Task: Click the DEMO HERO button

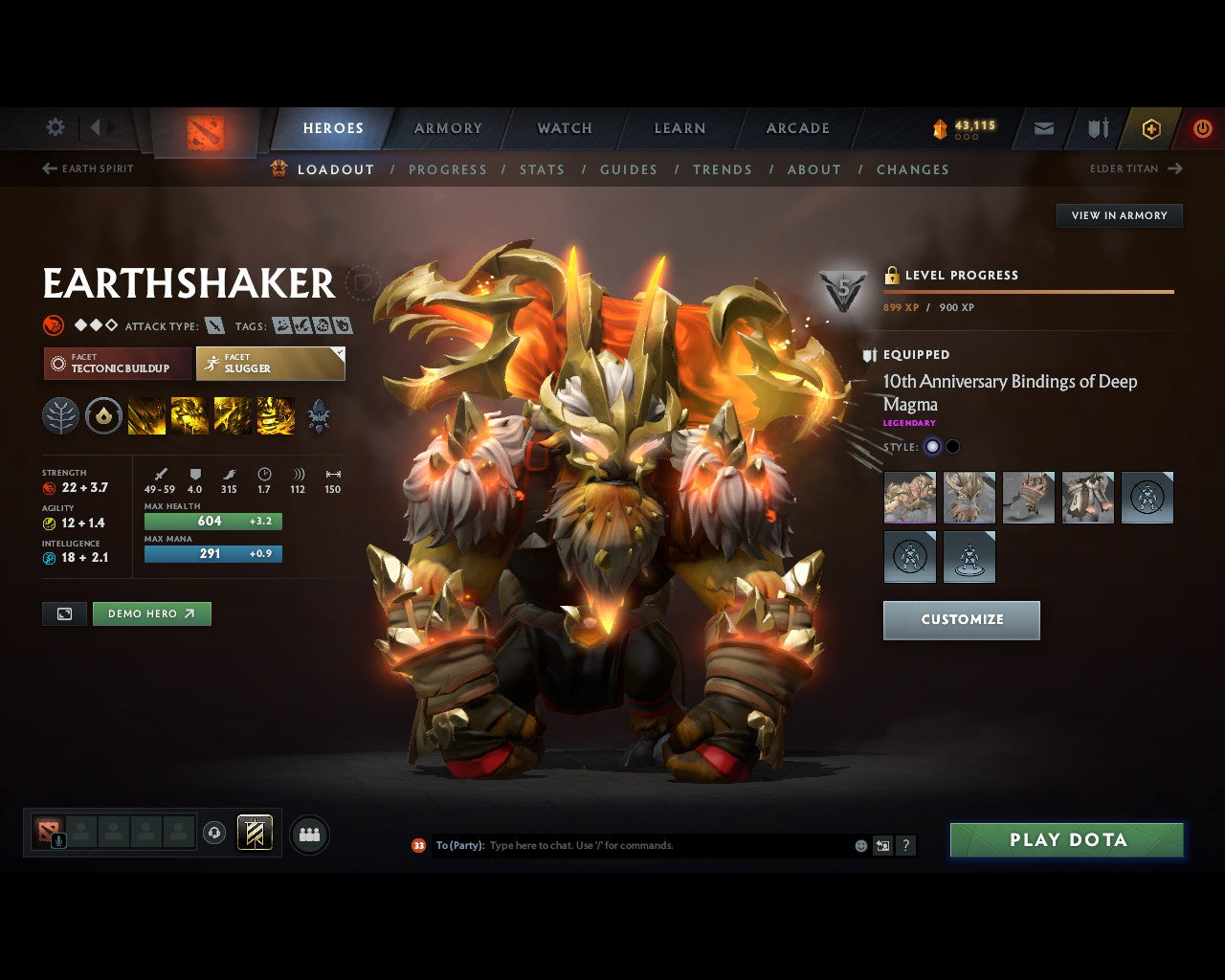Action: pos(151,613)
